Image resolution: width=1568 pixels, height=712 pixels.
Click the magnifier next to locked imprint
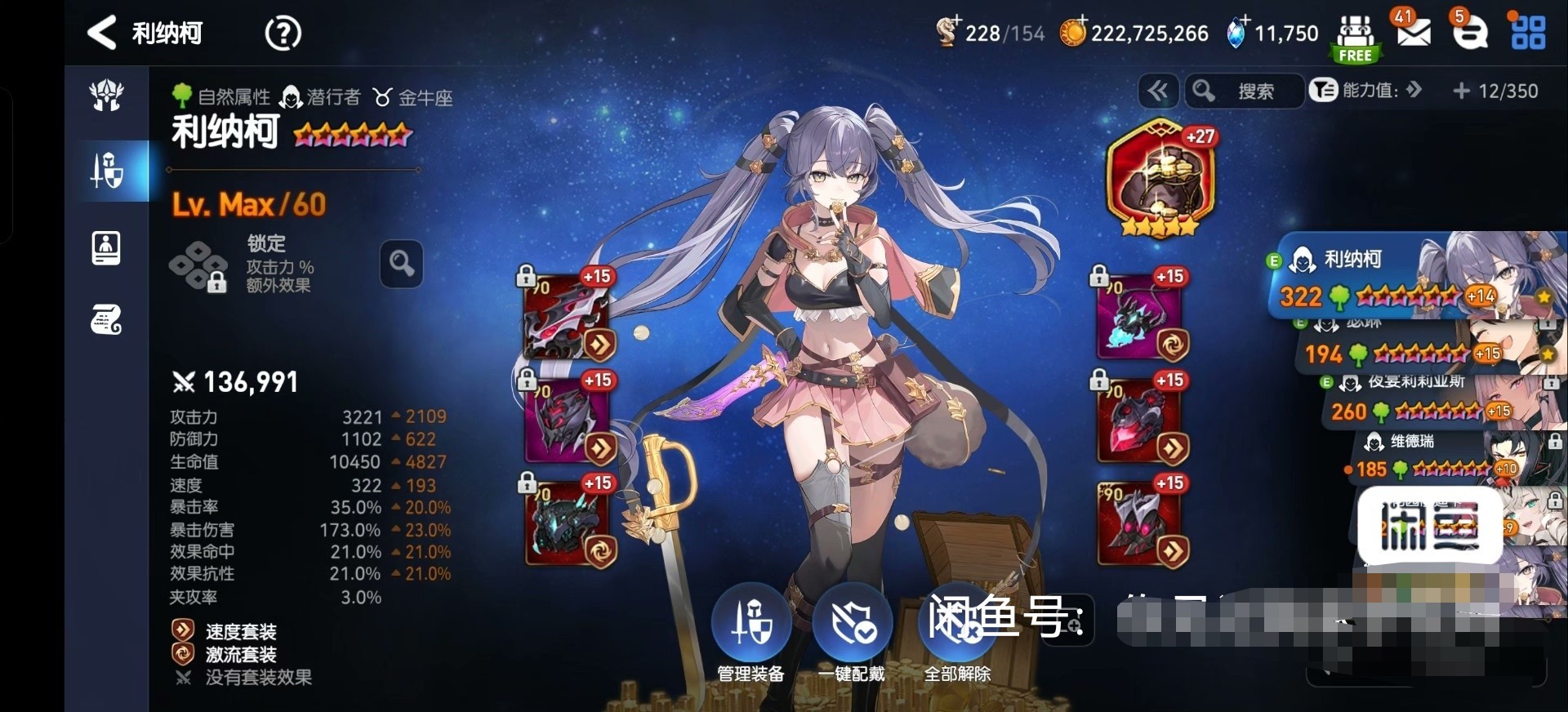click(401, 264)
